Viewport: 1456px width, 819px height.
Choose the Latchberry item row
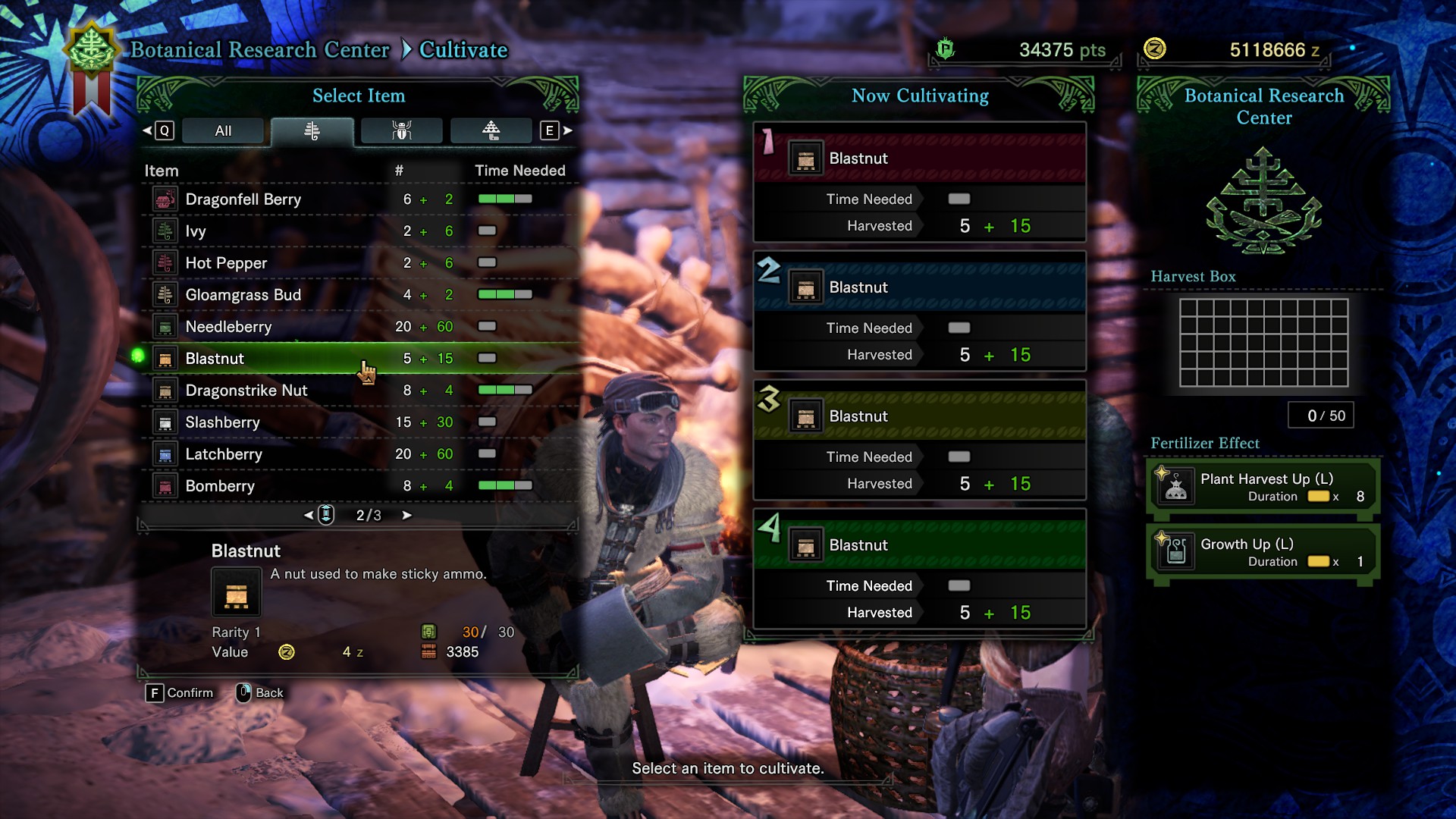[x=224, y=454]
